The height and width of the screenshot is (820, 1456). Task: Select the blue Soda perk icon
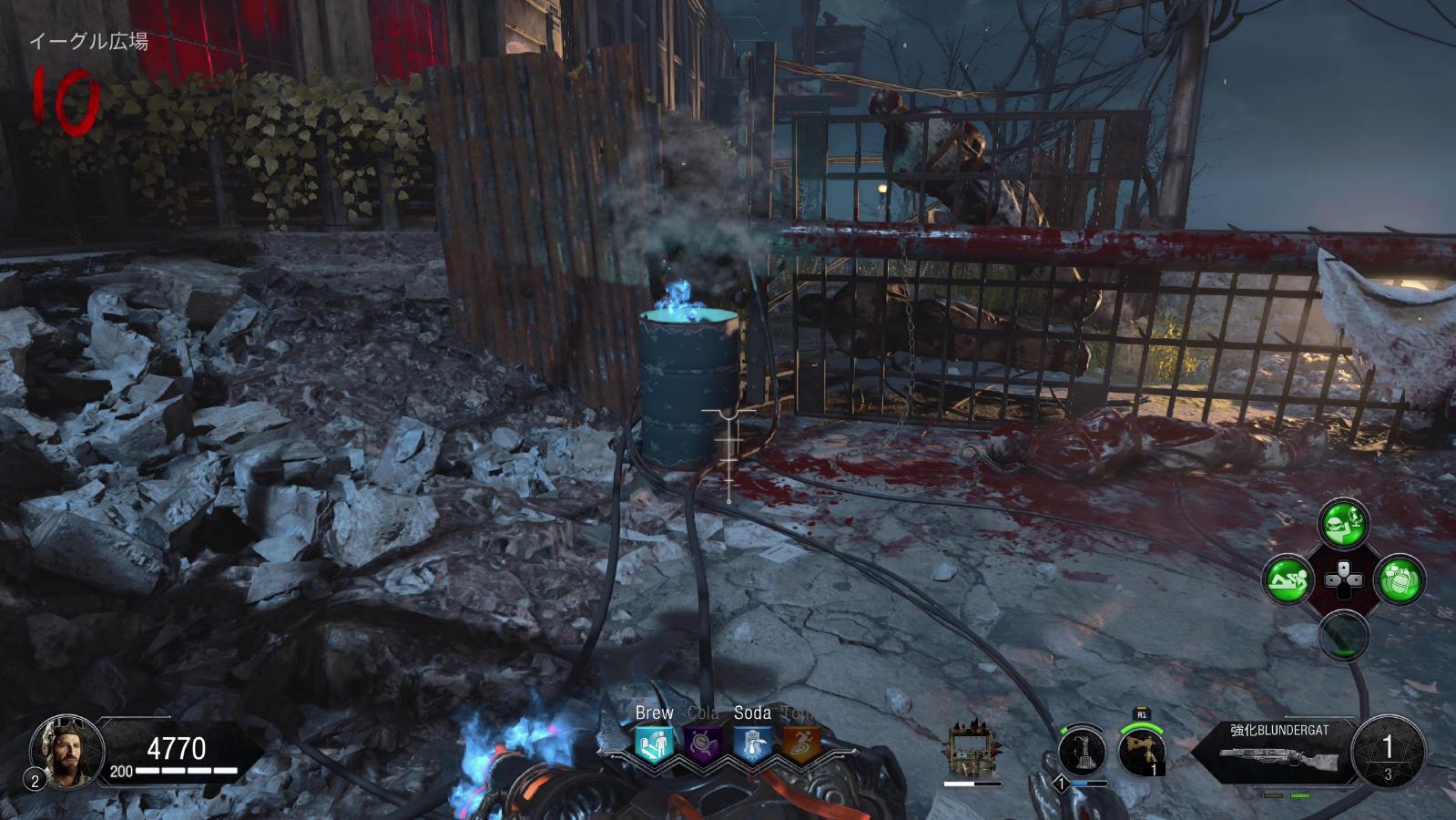pos(752,744)
